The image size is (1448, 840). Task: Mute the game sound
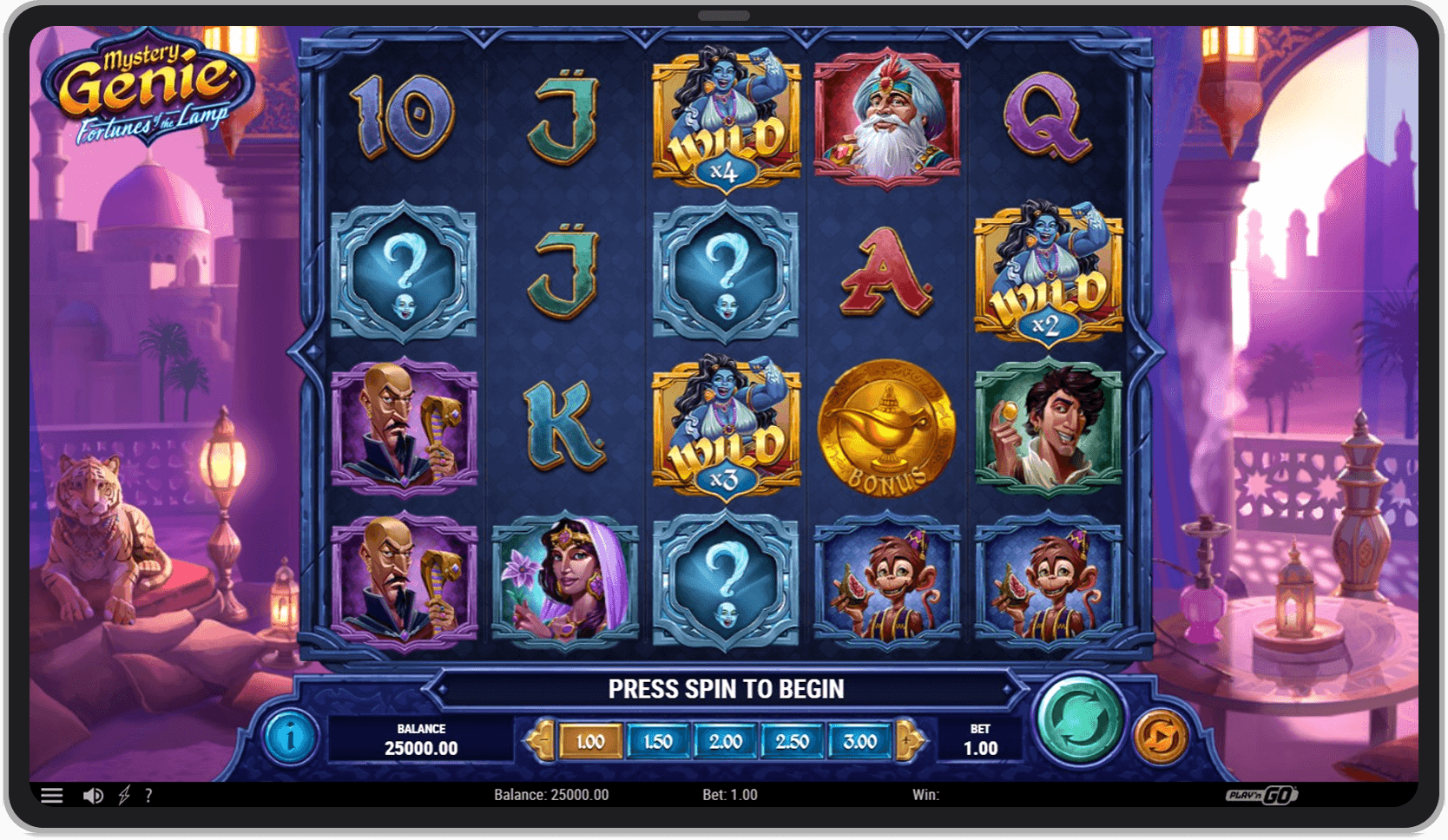click(94, 795)
